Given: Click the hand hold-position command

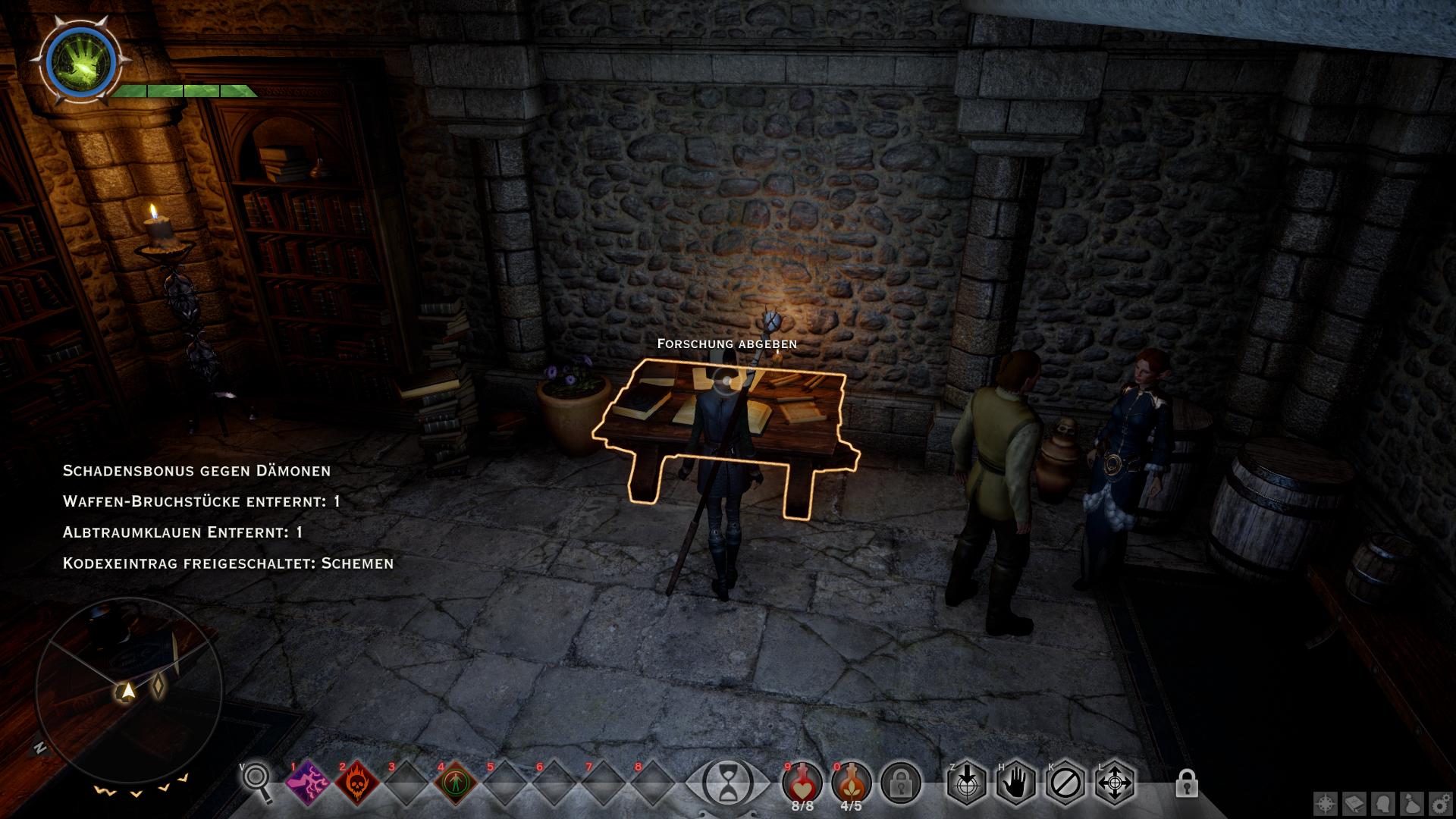Looking at the screenshot, I should 1015,783.
